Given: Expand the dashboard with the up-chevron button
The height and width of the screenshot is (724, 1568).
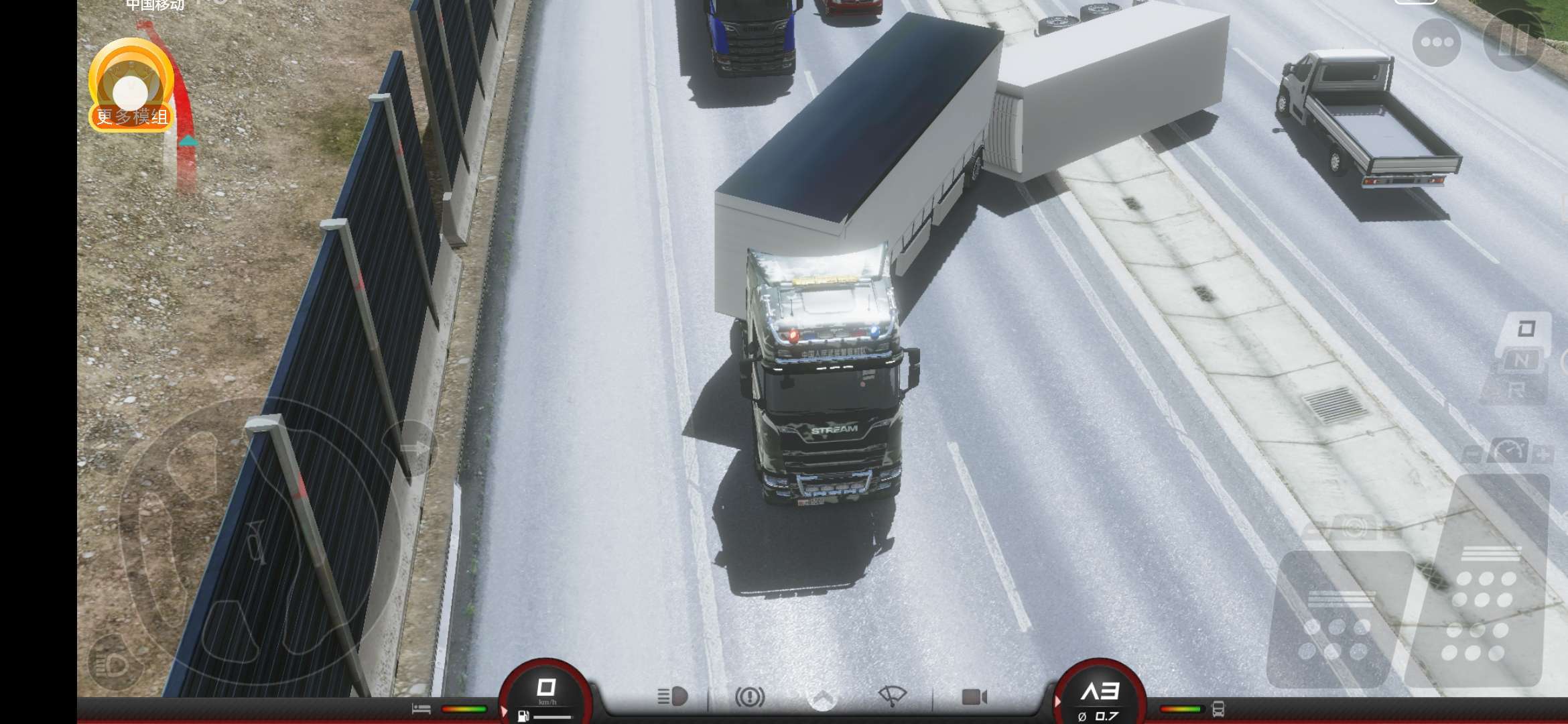Looking at the screenshot, I should pyautogui.click(x=823, y=698).
